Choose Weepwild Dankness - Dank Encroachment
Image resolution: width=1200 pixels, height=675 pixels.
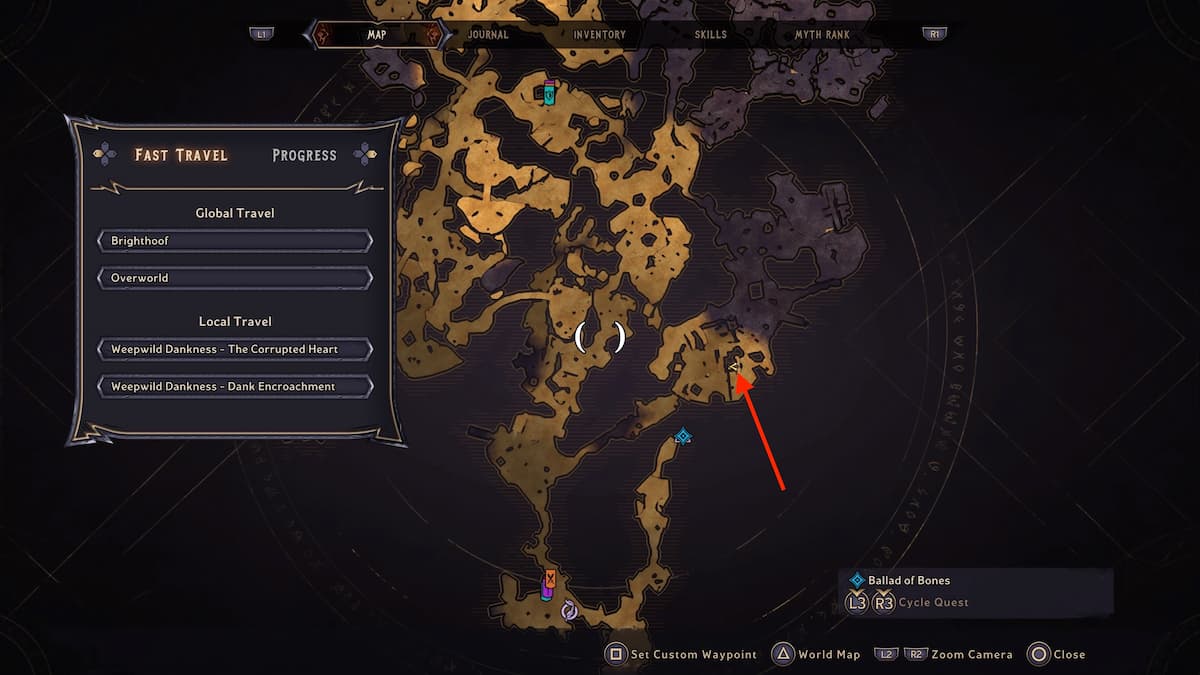[235, 386]
